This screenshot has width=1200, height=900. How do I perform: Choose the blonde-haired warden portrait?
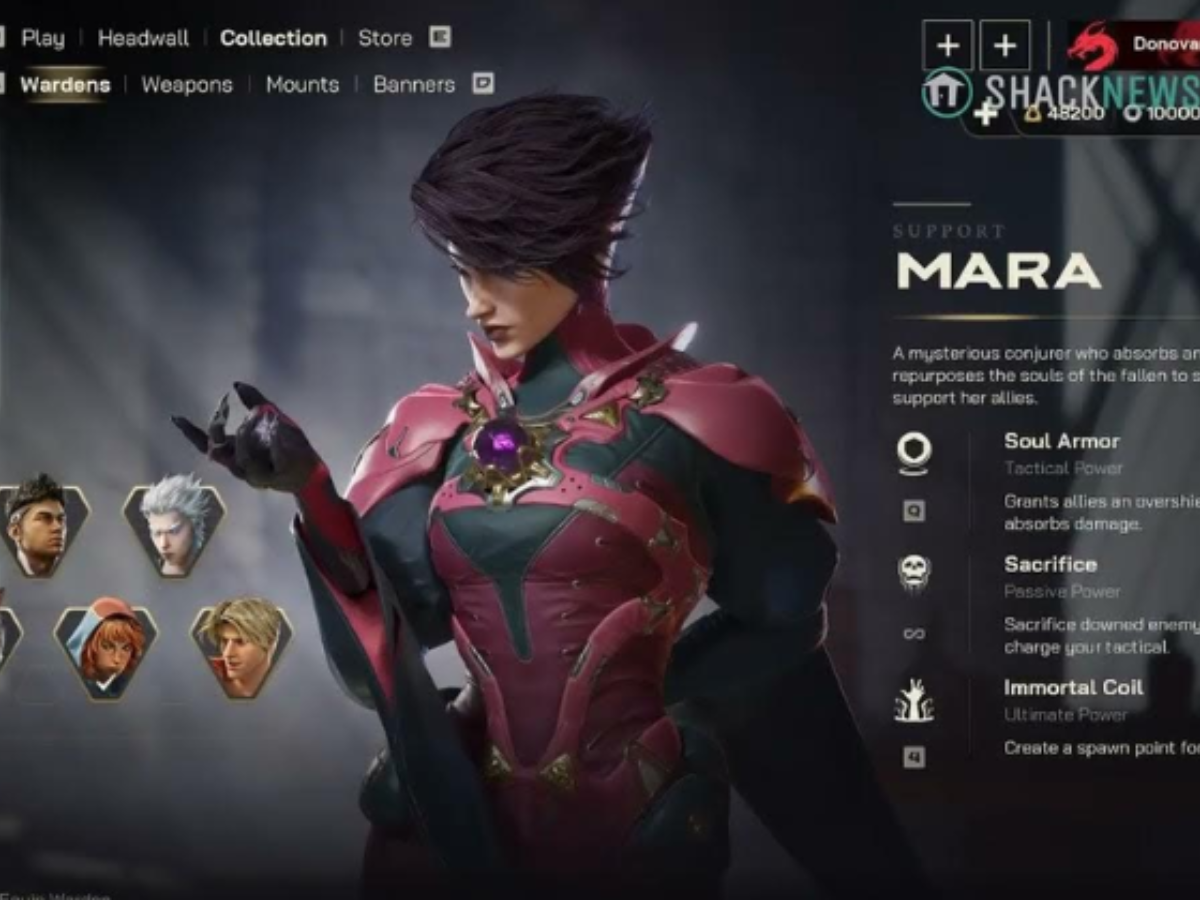(x=241, y=647)
